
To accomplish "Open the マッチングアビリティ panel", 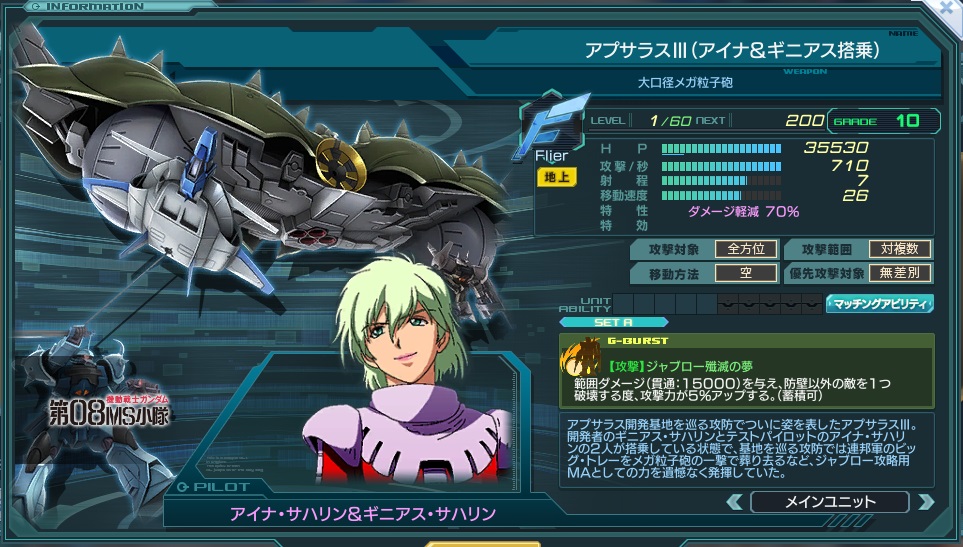I will point(879,303).
